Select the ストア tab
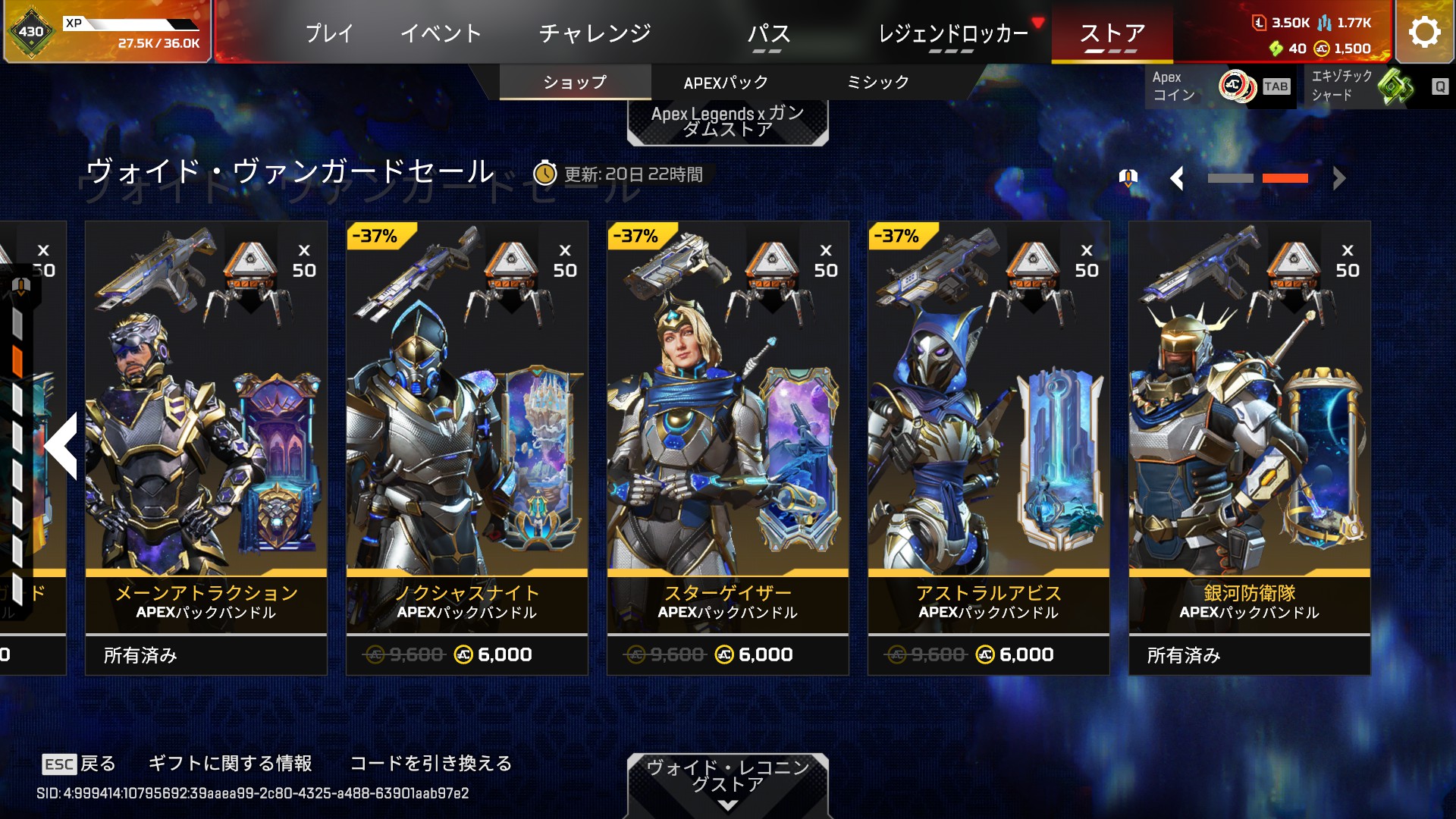The width and height of the screenshot is (1456, 819). click(1112, 33)
